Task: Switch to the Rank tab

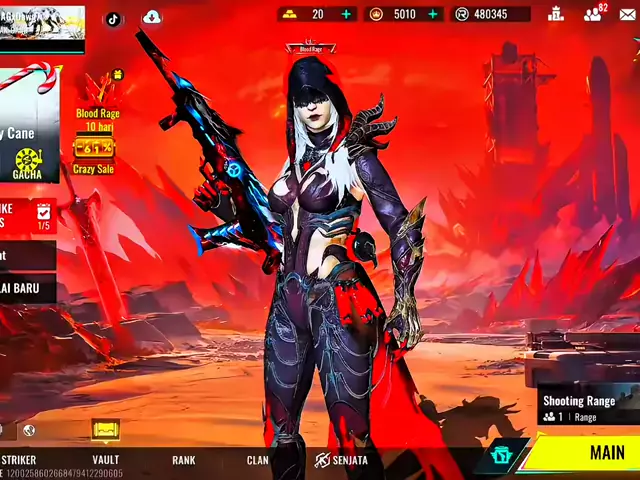Action: pos(183,460)
